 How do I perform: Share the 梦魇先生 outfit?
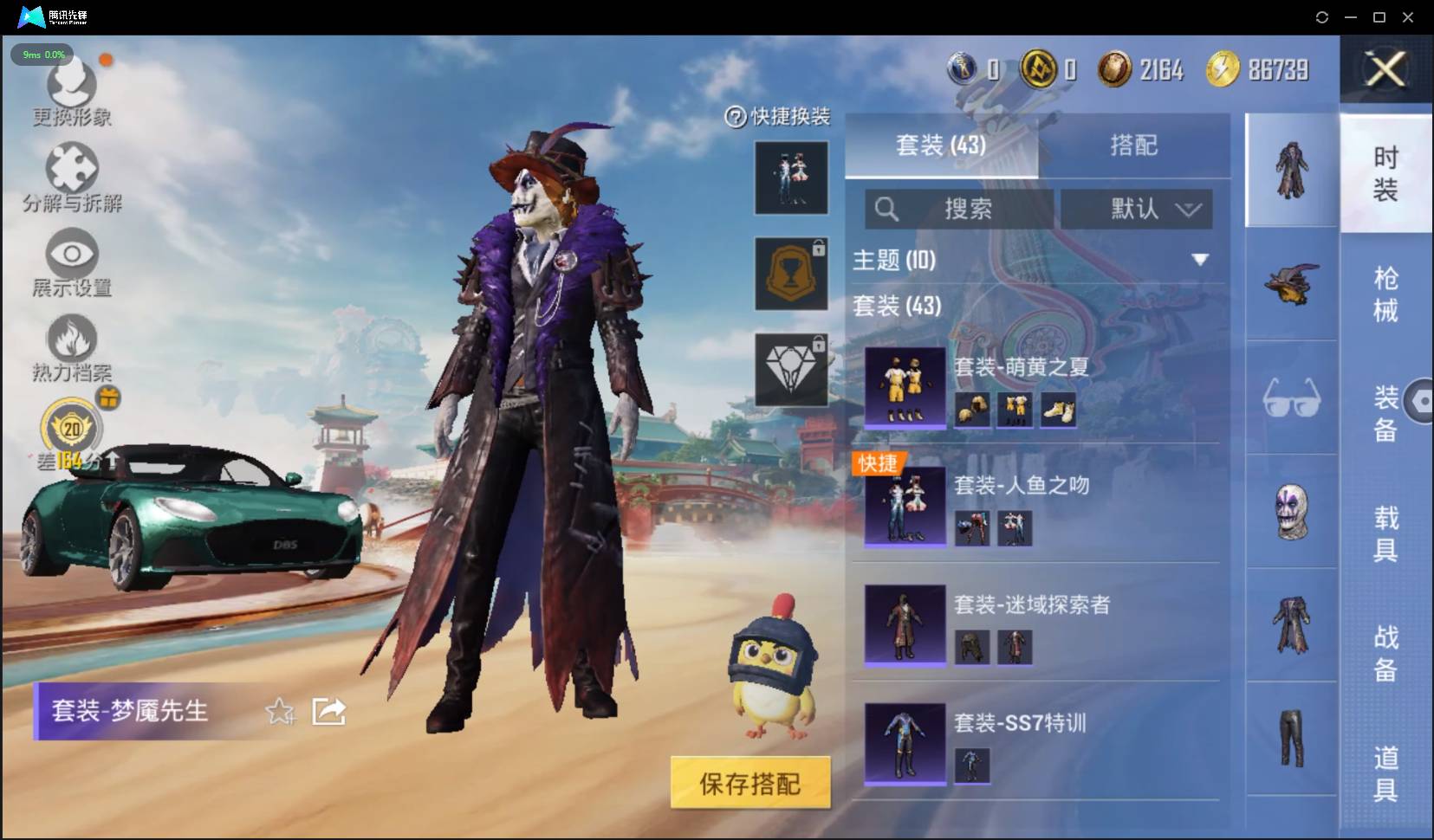click(328, 710)
